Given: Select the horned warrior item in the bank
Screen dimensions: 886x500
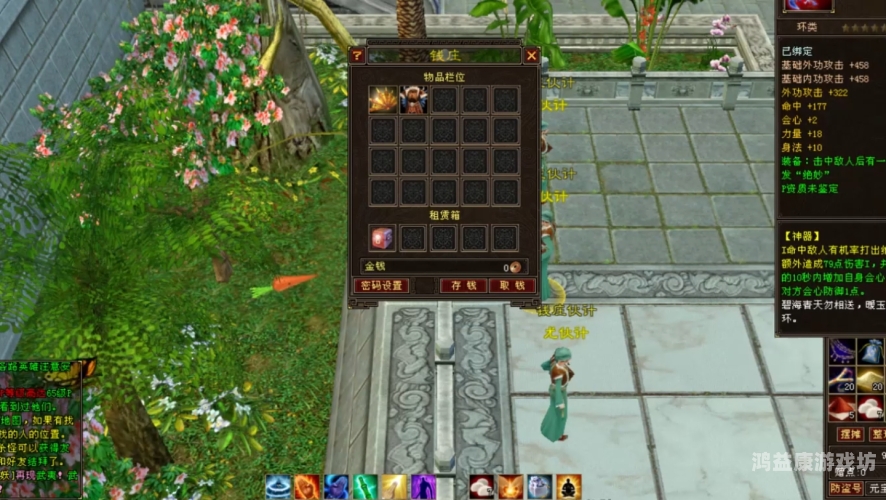Looking at the screenshot, I should [x=413, y=99].
